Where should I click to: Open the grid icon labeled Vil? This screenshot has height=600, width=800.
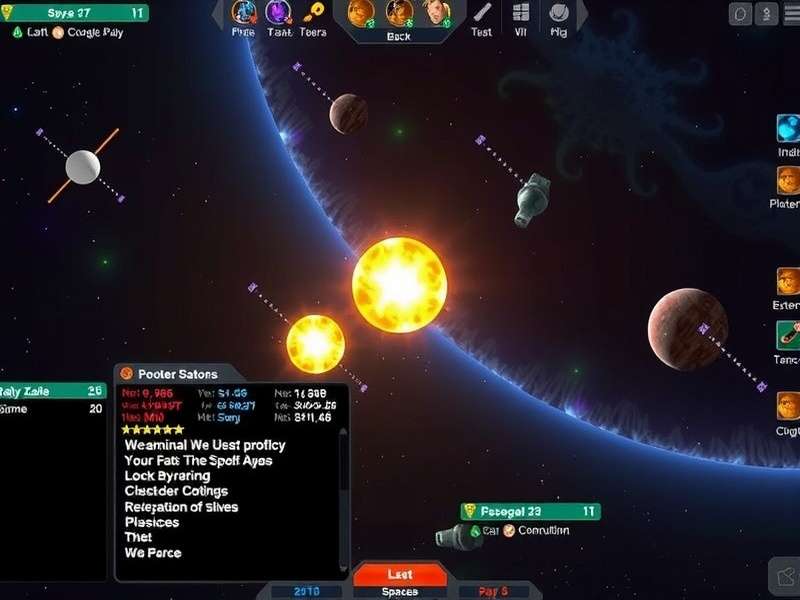coord(521,14)
